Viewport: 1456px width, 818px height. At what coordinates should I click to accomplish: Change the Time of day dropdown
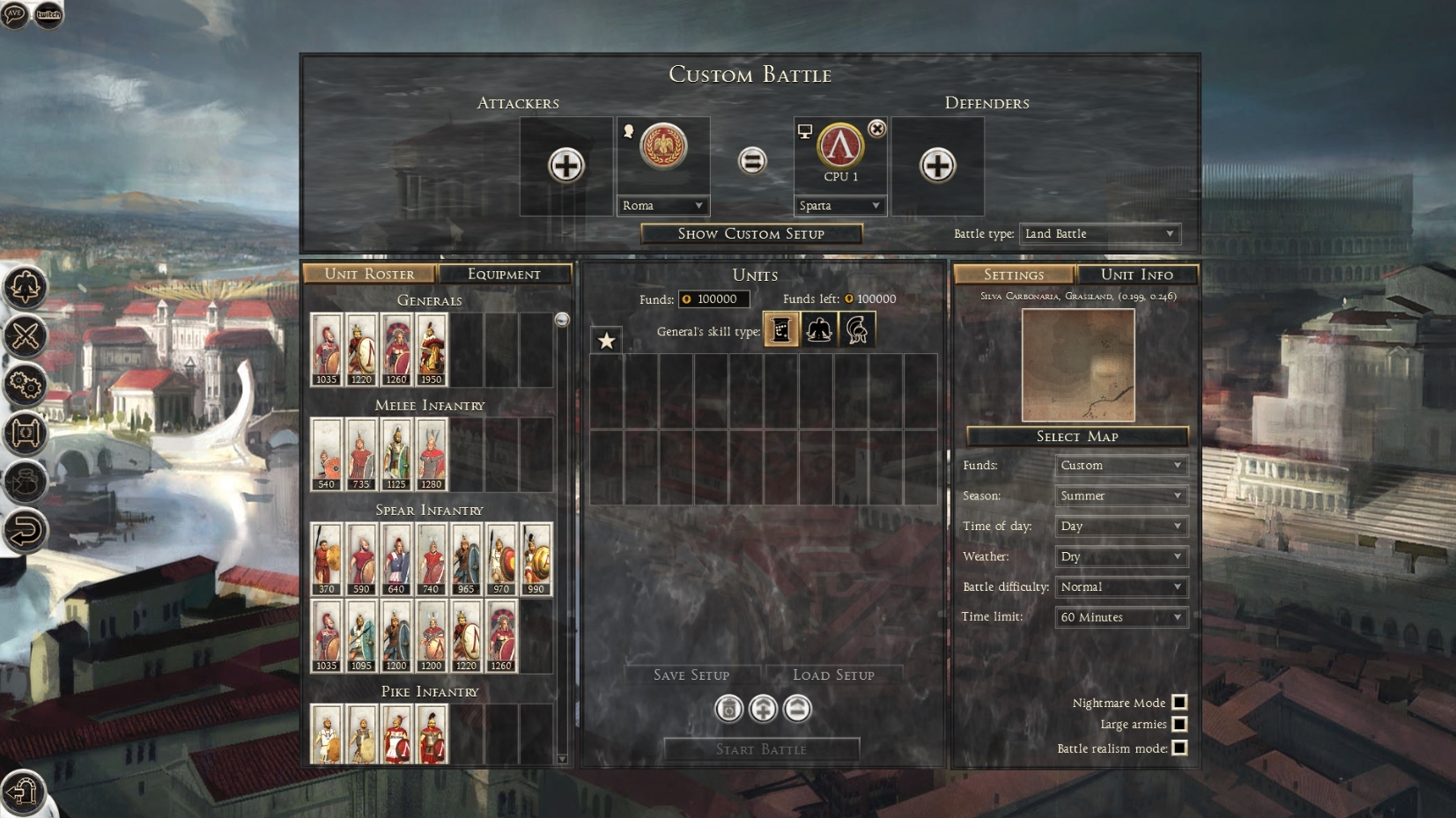pos(1120,526)
